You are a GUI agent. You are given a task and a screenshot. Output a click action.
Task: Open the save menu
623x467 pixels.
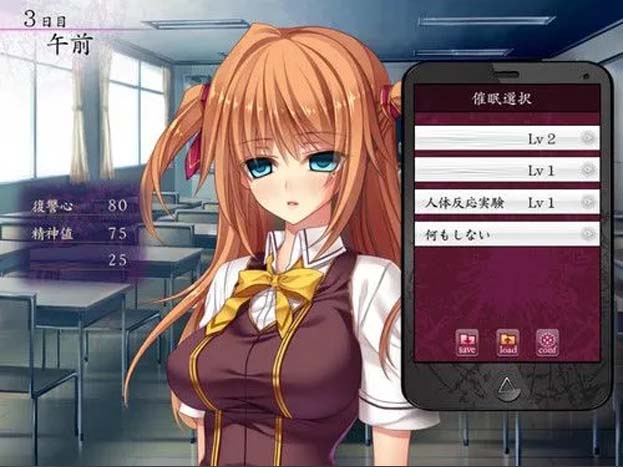pos(468,342)
